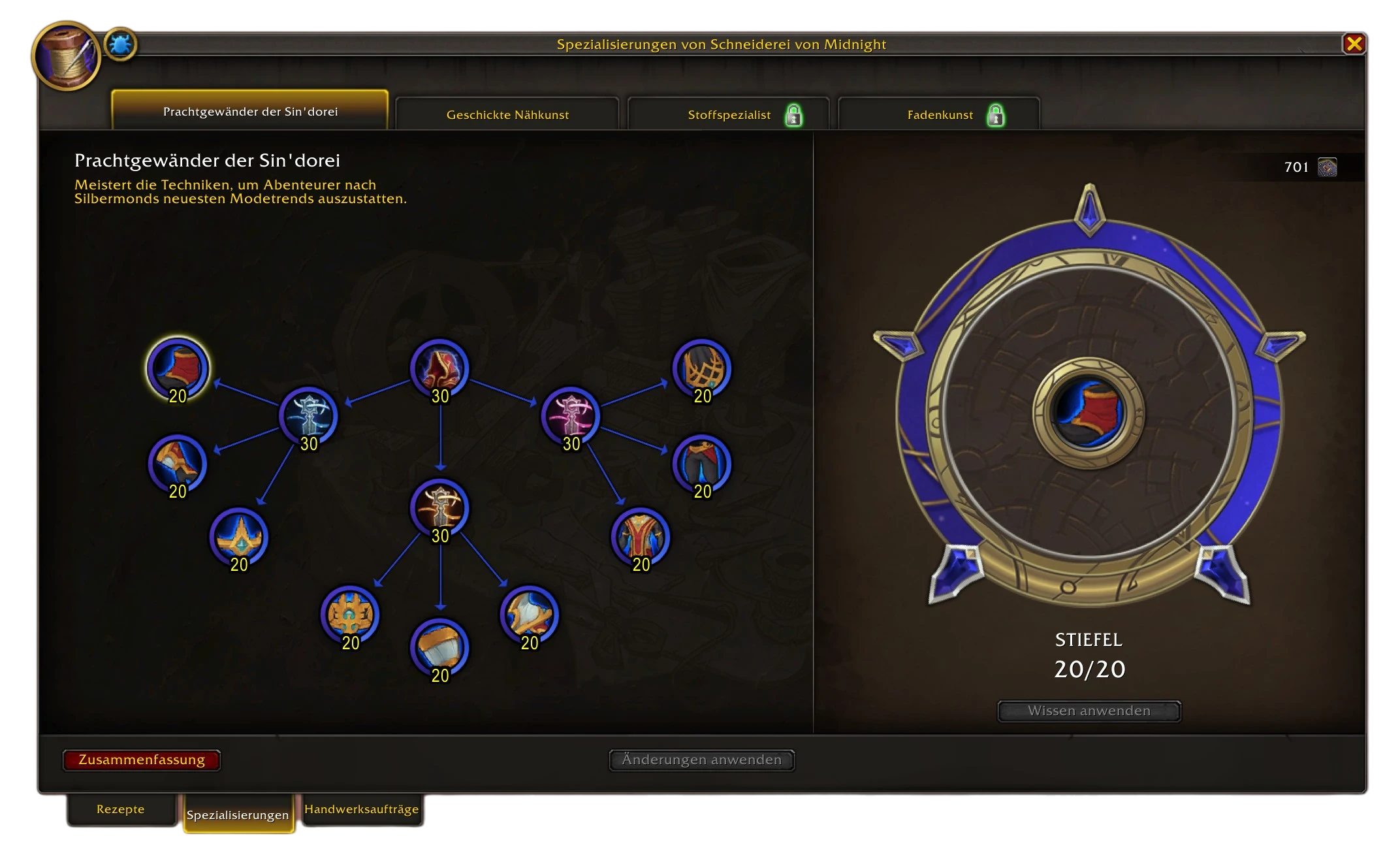Image resolution: width=1400 pixels, height=853 pixels.
Task: Click the Zusammenfassung button
Action: 142,760
